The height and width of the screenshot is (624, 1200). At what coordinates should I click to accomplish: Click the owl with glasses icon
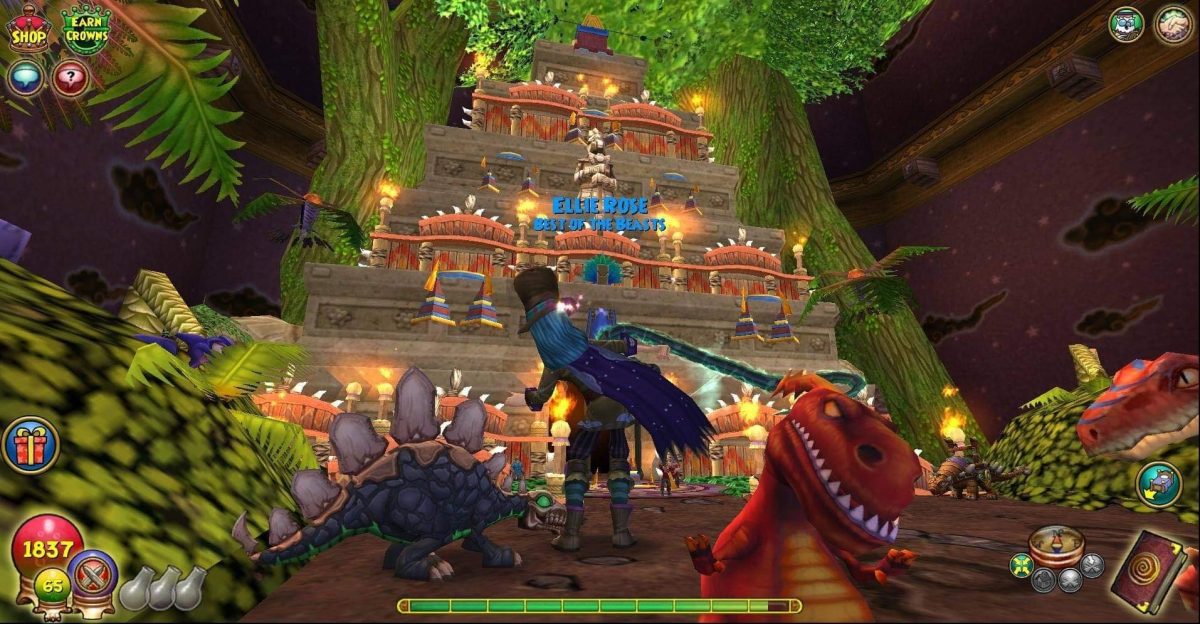coord(1127,24)
